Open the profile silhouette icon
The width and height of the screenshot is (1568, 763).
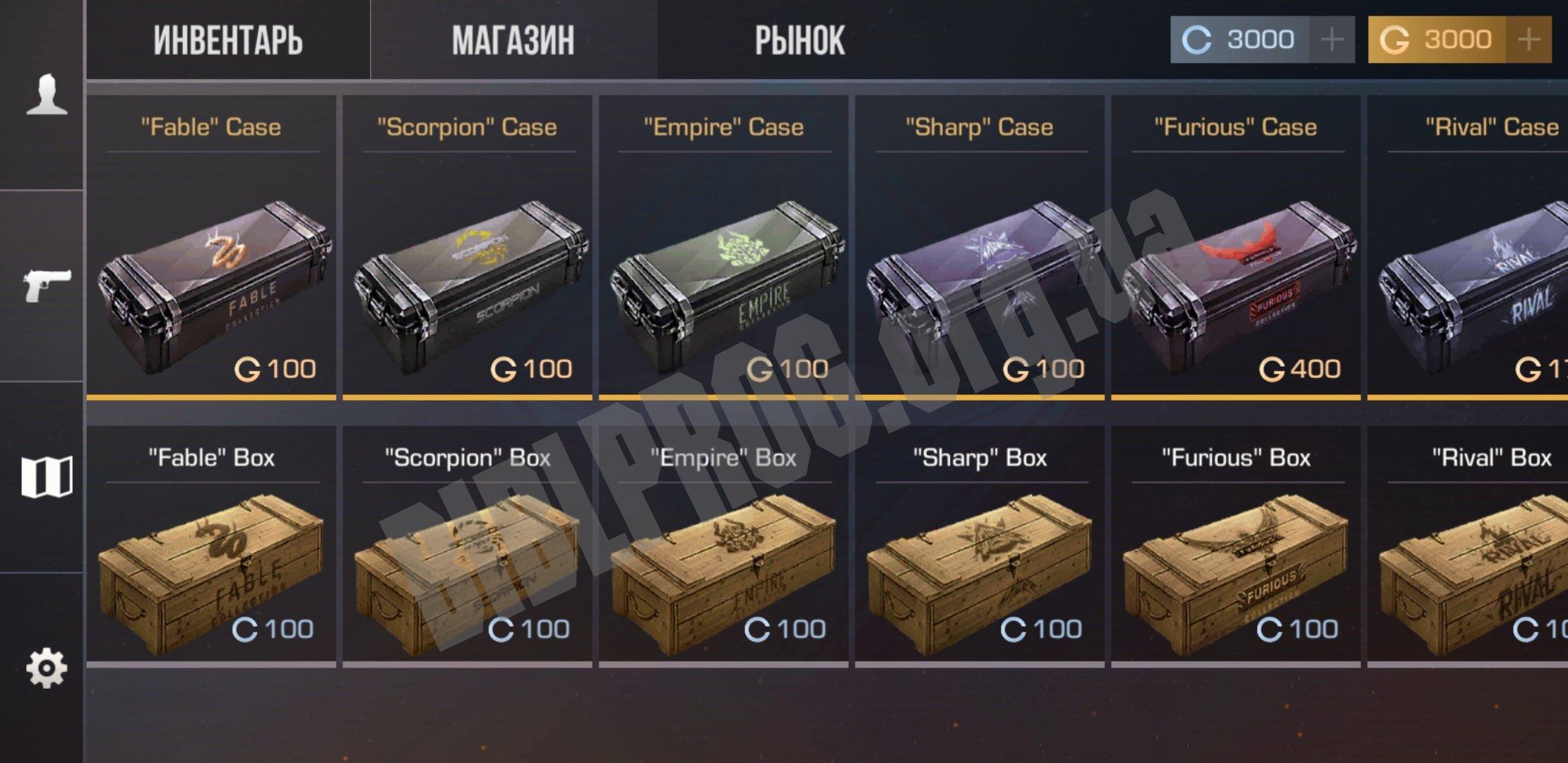pos(47,95)
